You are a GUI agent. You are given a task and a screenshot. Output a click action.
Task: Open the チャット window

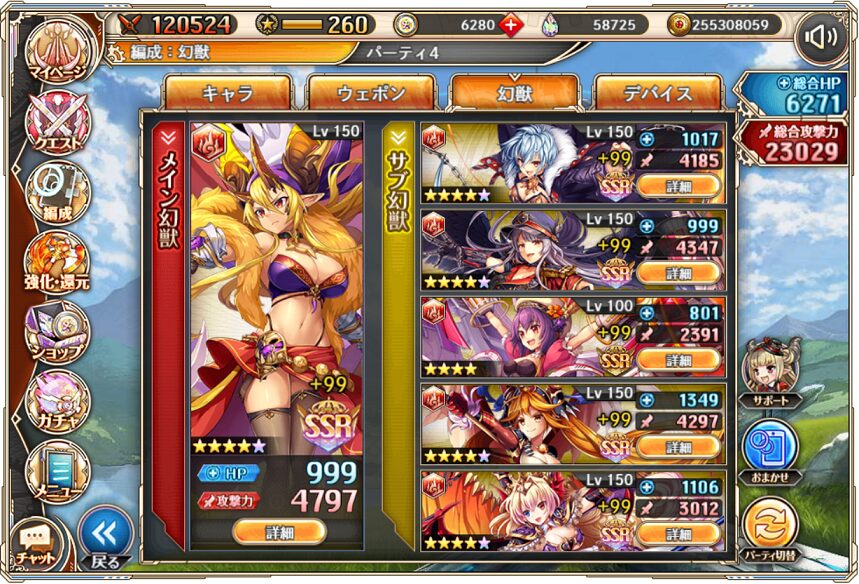tap(35, 543)
